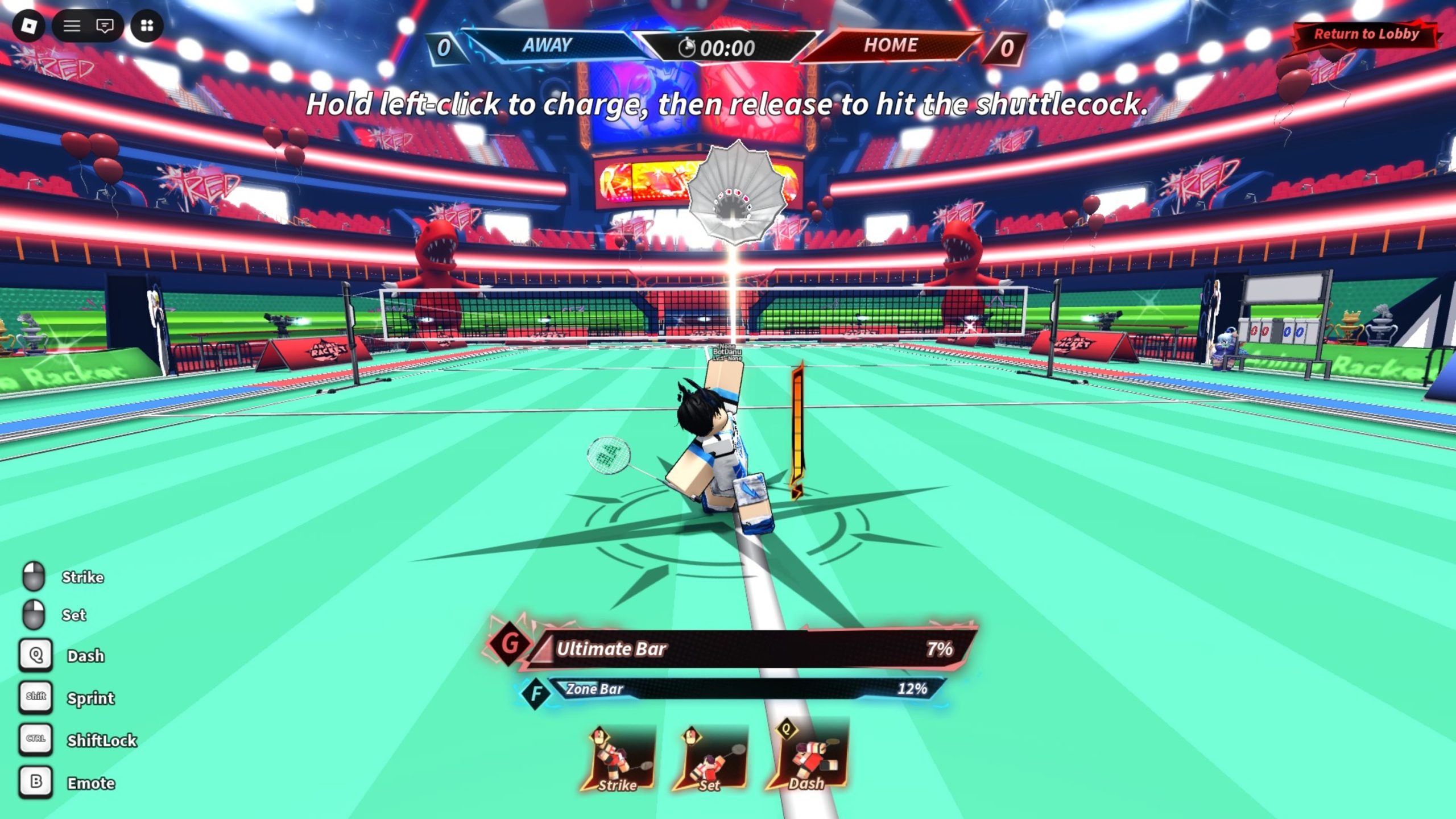The width and height of the screenshot is (1456, 819).
Task: Use the Dash ability icon
Action: coord(807,756)
